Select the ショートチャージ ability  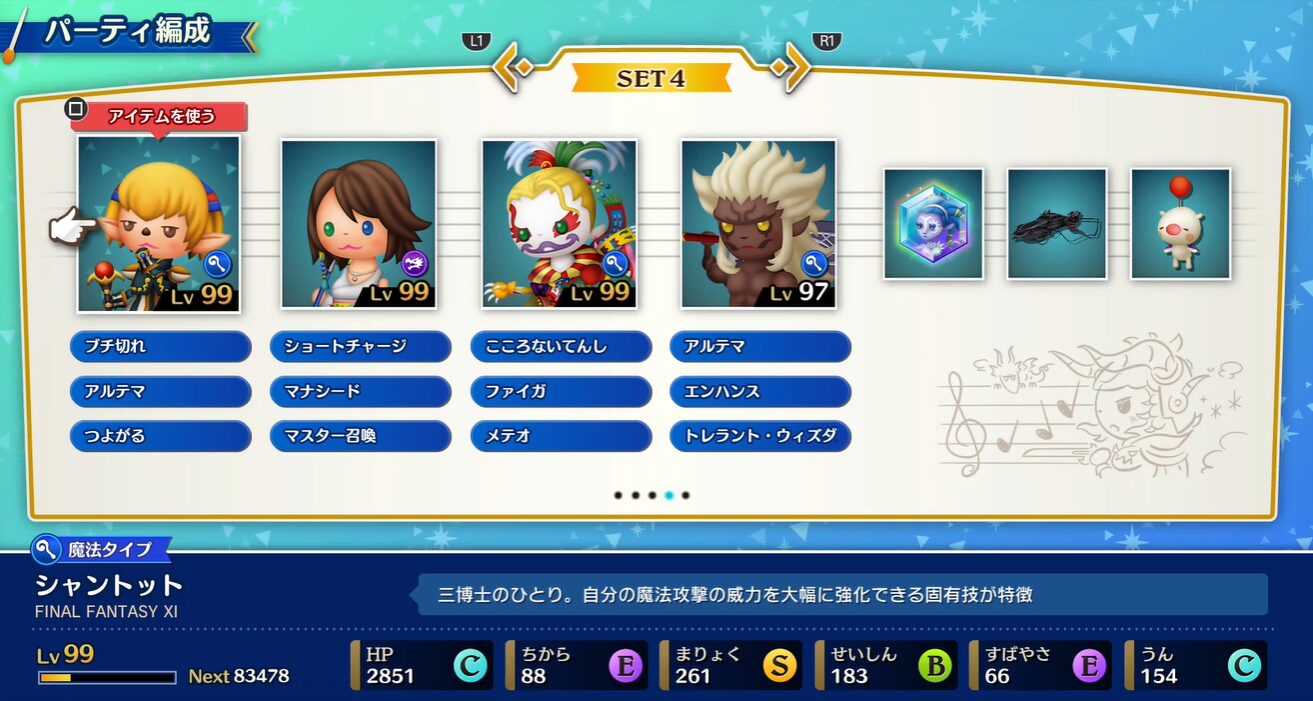pyautogui.click(x=360, y=347)
